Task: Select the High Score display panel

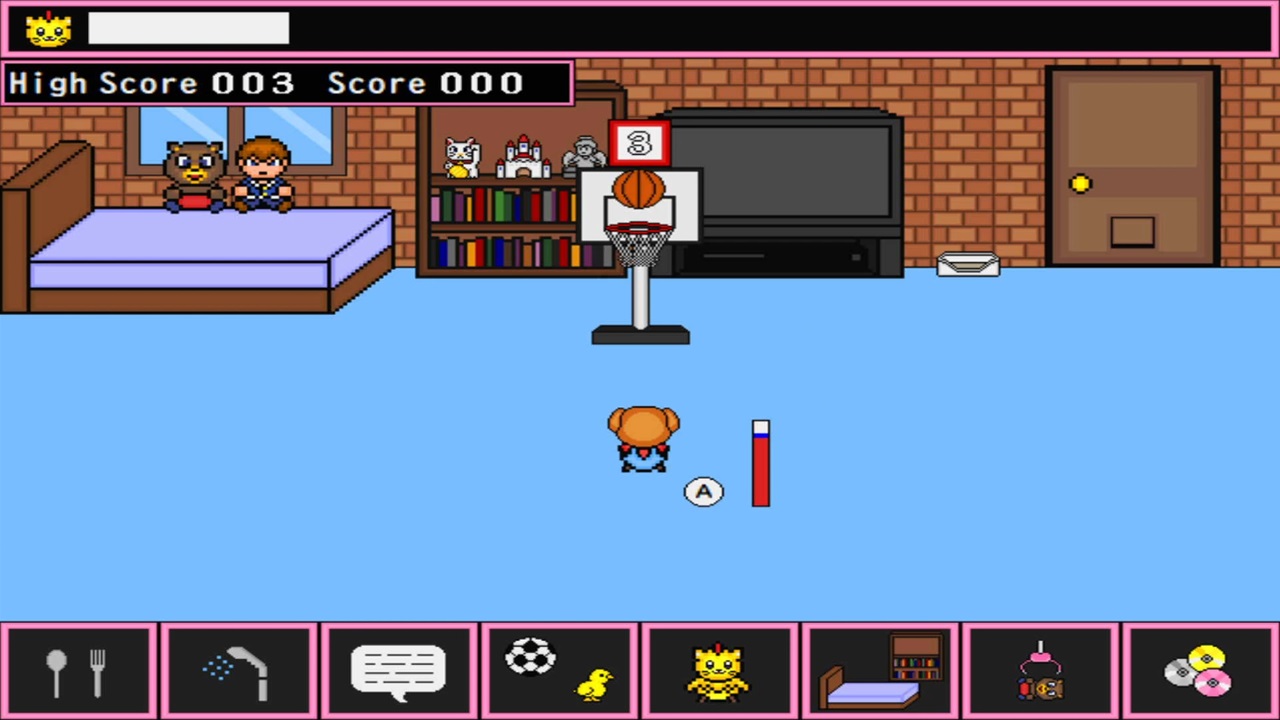Action: (285, 83)
